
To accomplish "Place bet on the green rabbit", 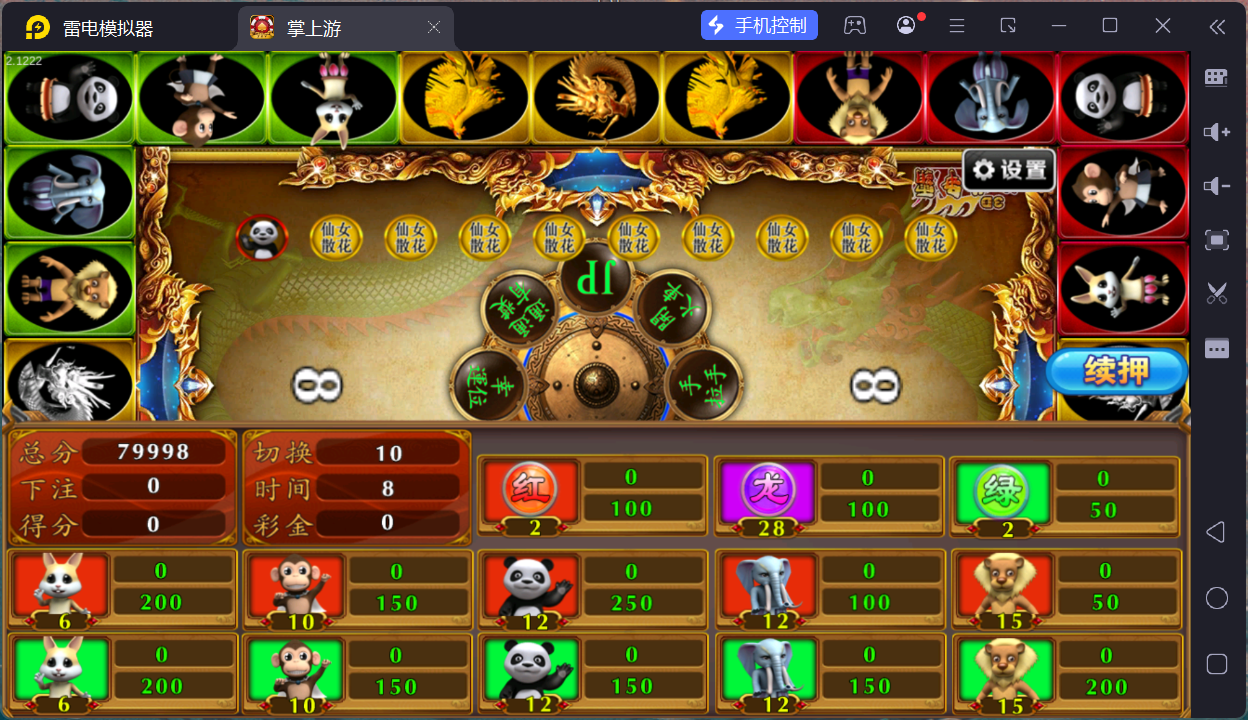I will (x=60, y=672).
